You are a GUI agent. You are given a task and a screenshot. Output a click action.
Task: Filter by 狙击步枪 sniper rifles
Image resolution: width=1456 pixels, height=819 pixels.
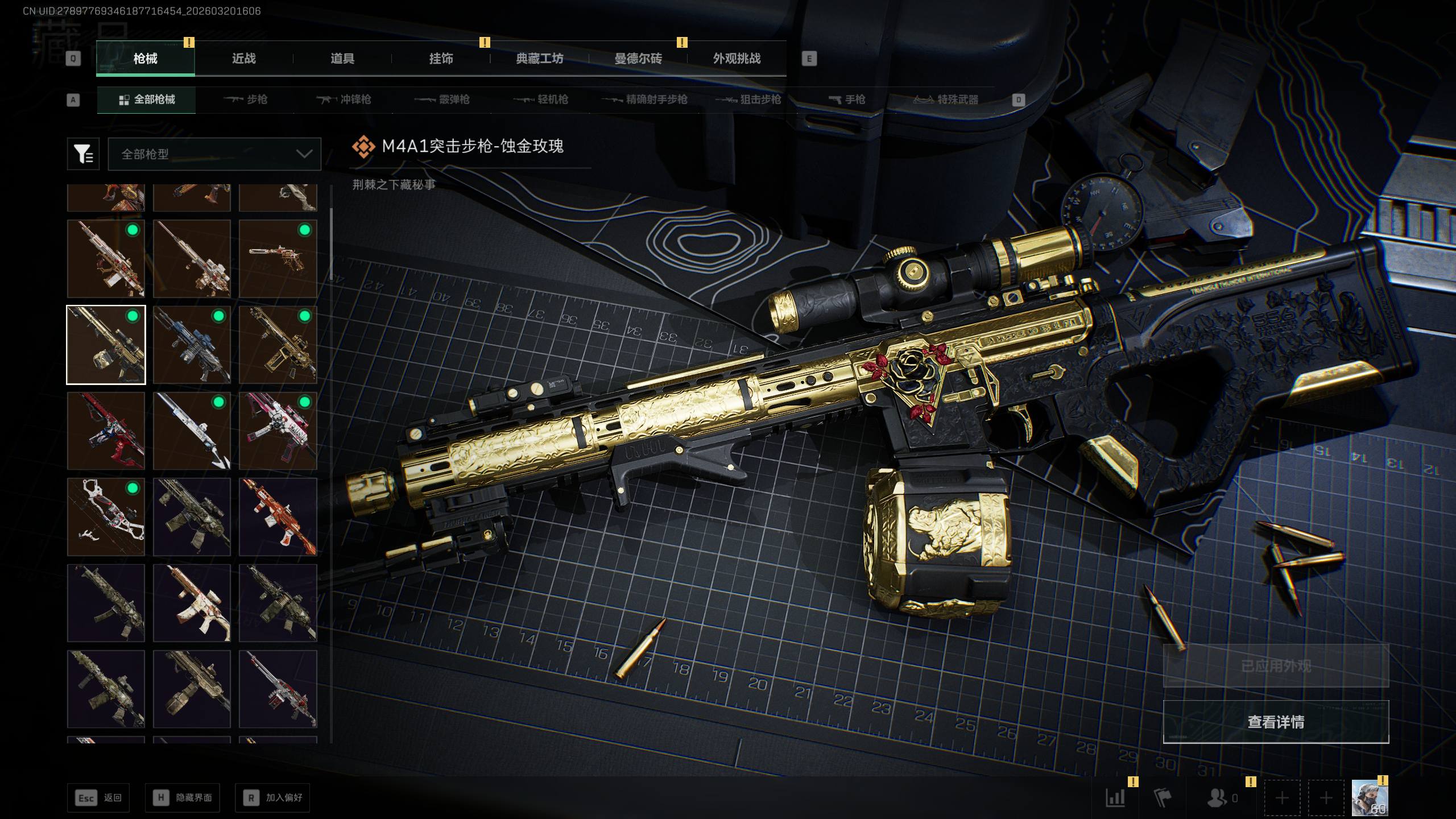tap(748, 100)
